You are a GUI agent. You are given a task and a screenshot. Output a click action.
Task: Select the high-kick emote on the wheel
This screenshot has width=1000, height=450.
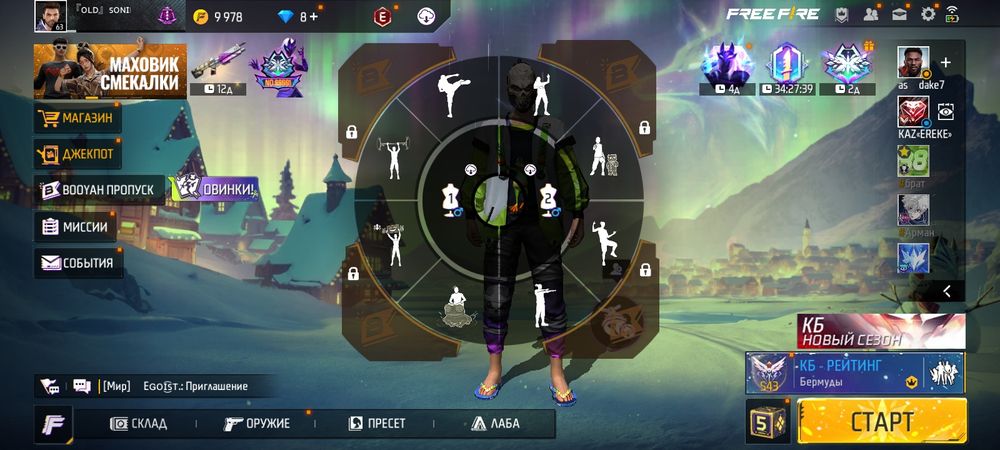point(455,93)
